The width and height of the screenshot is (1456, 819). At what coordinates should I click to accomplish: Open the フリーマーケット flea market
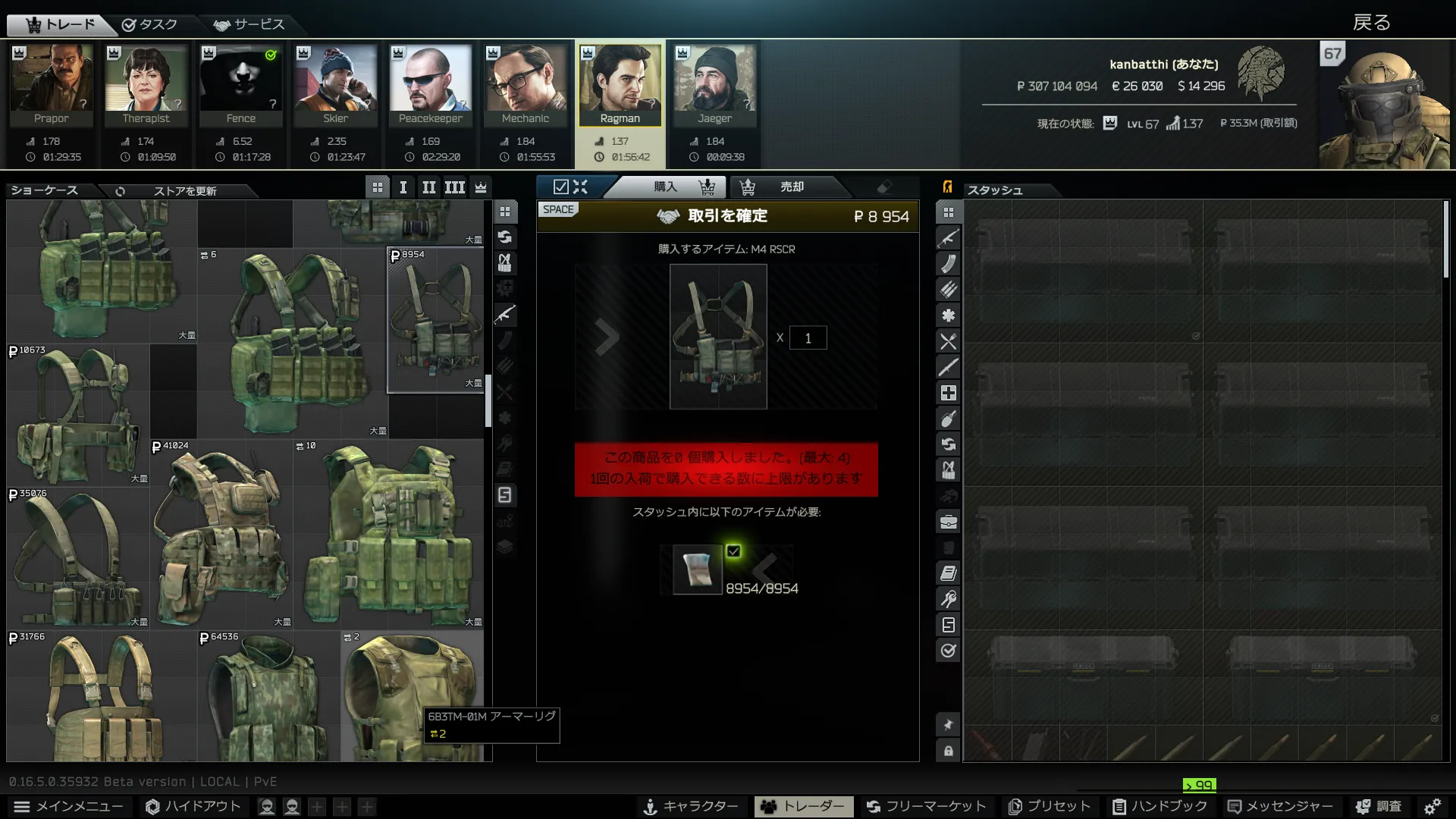(x=926, y=806)
